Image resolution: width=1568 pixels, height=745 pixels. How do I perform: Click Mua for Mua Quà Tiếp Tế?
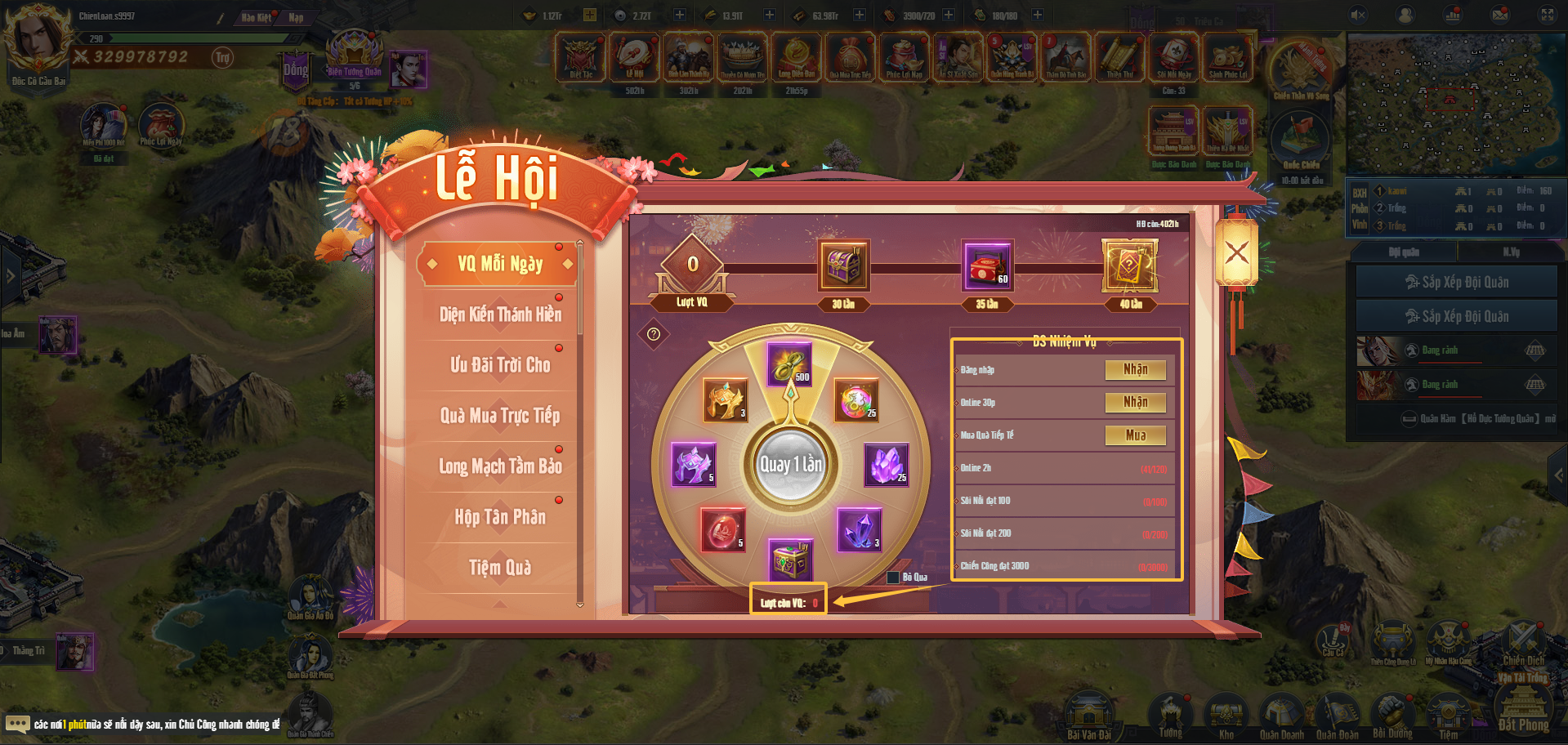click(1135, 435)
